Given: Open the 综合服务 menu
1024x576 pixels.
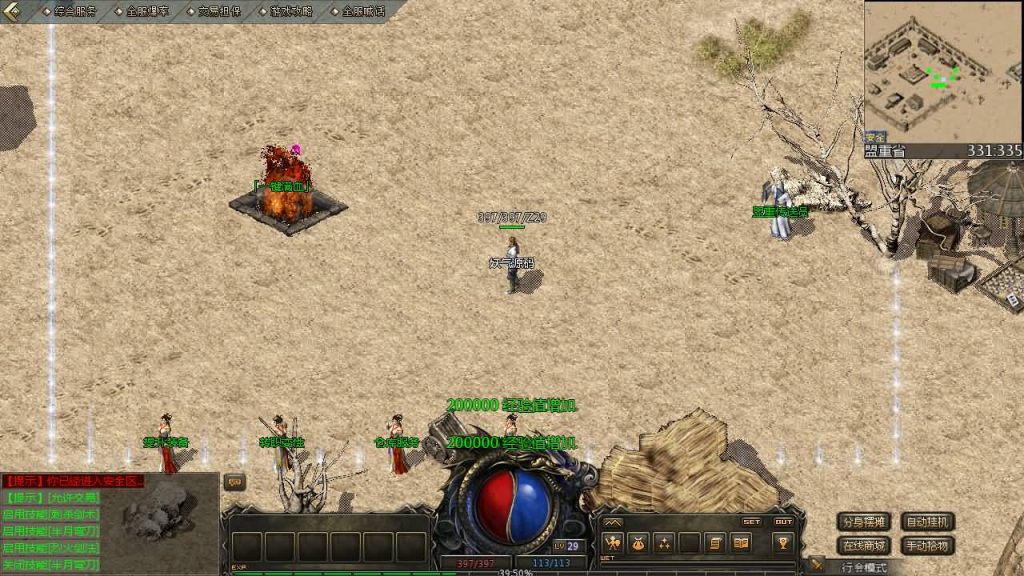Looking at the screenshot, I should (x=75, y=12).
